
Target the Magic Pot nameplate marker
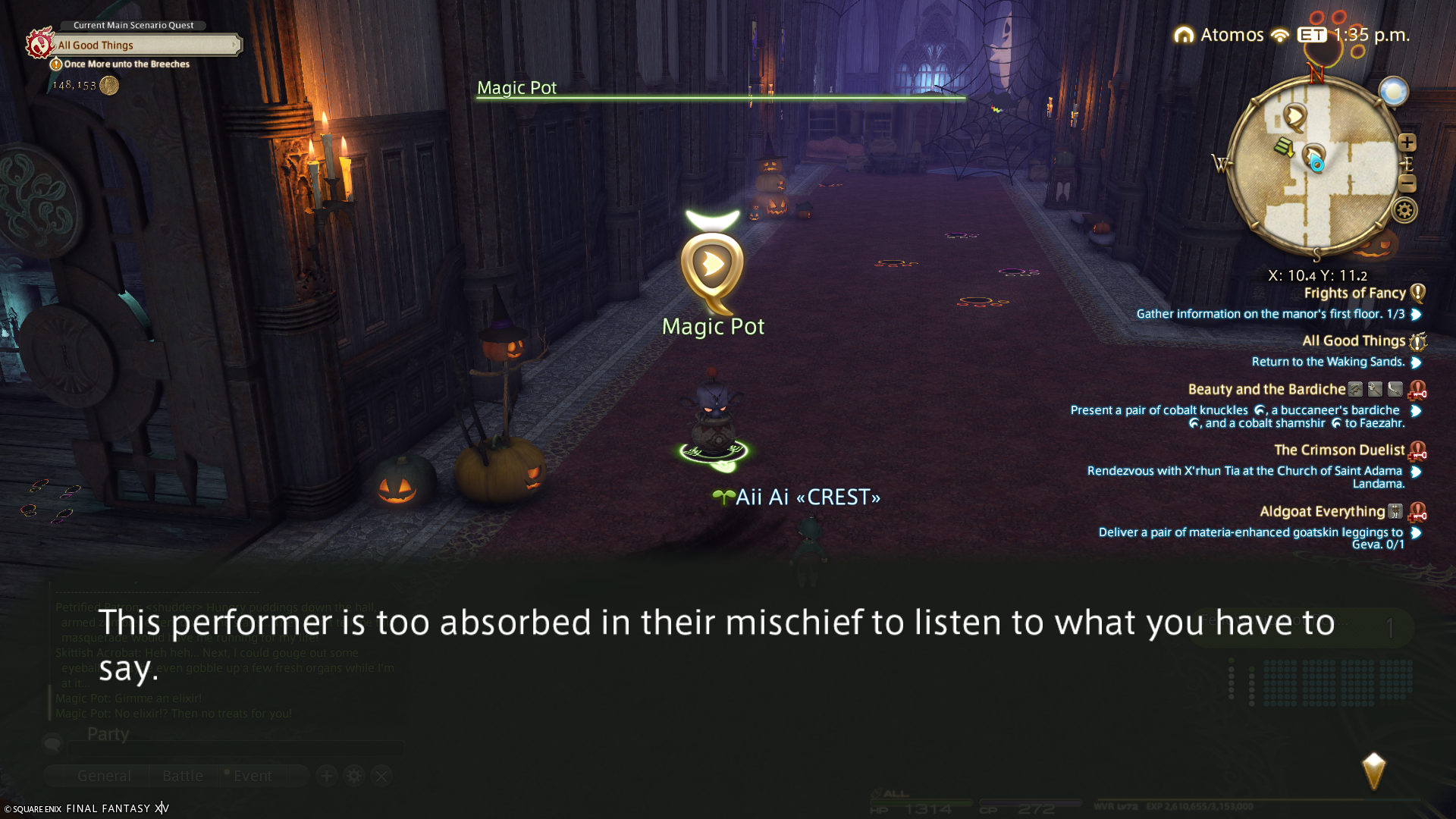[712, 265]
